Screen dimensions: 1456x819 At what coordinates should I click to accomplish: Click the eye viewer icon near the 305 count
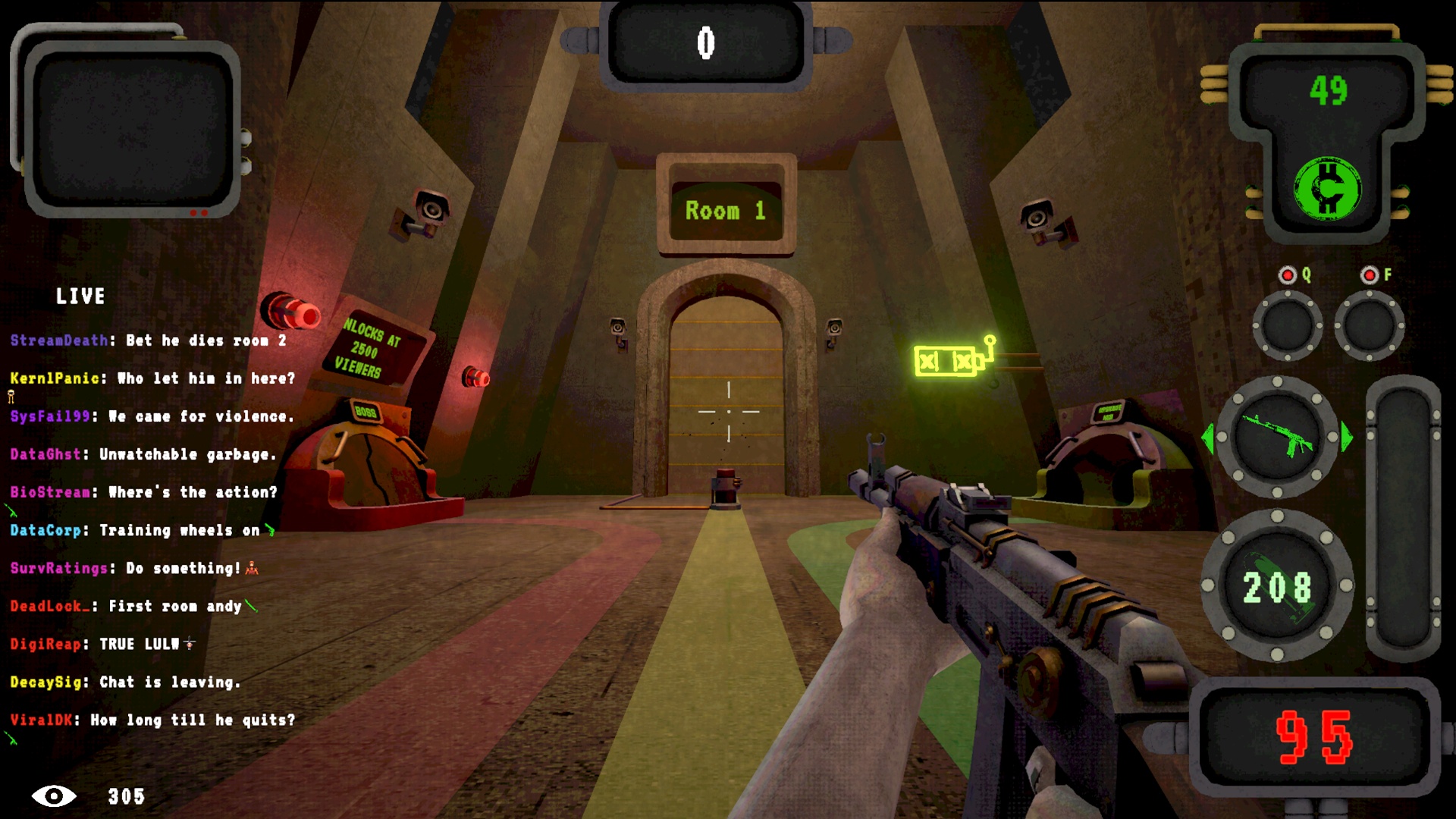click(x=55, y=797)
